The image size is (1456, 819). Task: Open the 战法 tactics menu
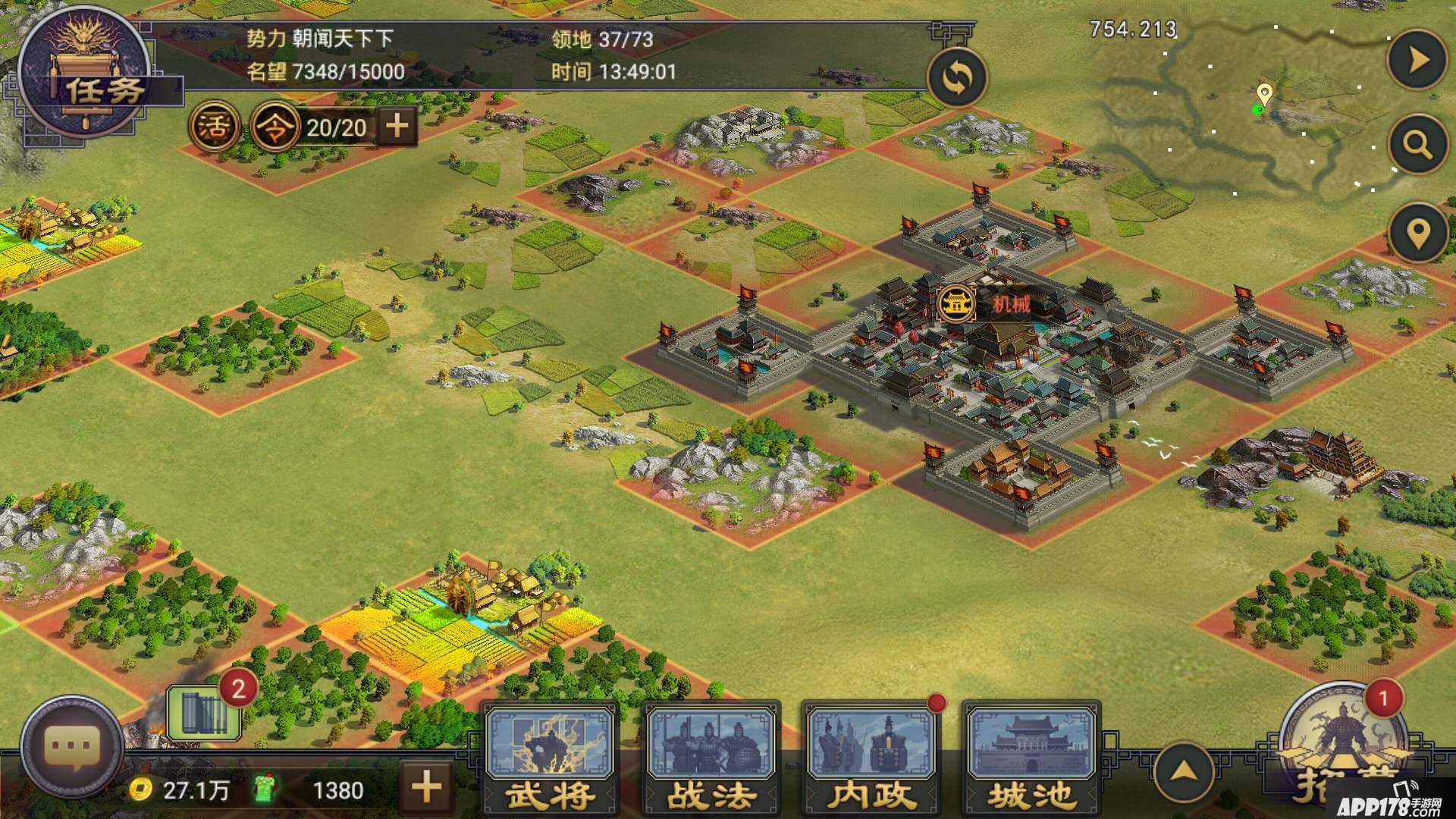click(711, 758)
